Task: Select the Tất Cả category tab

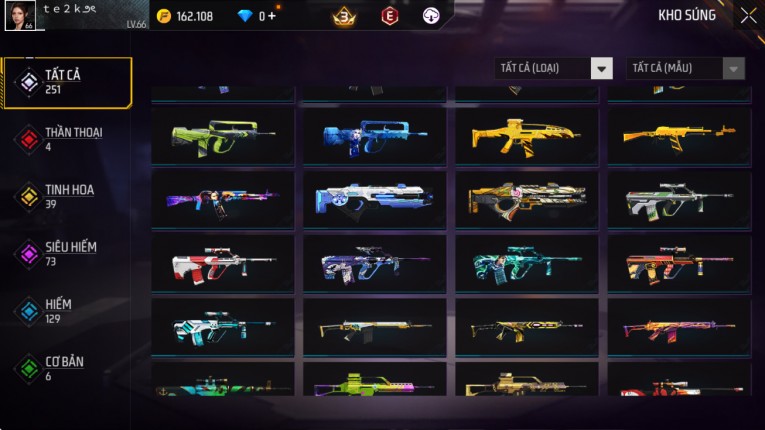Action: [68, 82]
